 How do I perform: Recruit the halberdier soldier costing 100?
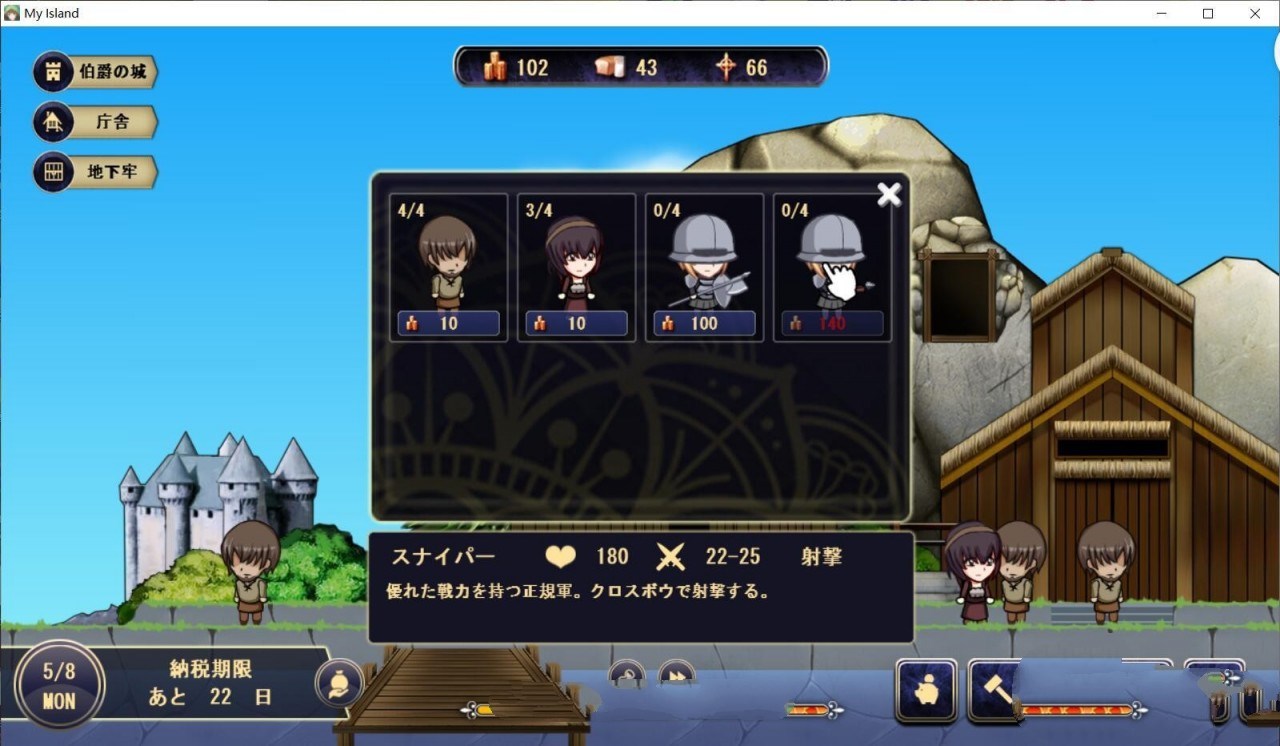click(x=703, y=263)
